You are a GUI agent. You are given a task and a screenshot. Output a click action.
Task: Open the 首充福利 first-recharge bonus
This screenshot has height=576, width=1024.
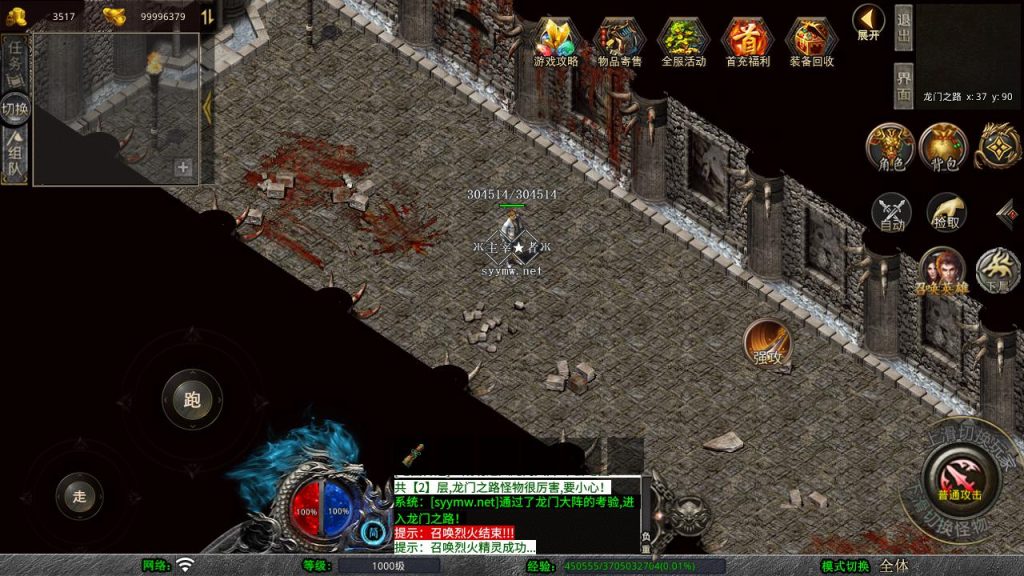[x=747, y=40]
